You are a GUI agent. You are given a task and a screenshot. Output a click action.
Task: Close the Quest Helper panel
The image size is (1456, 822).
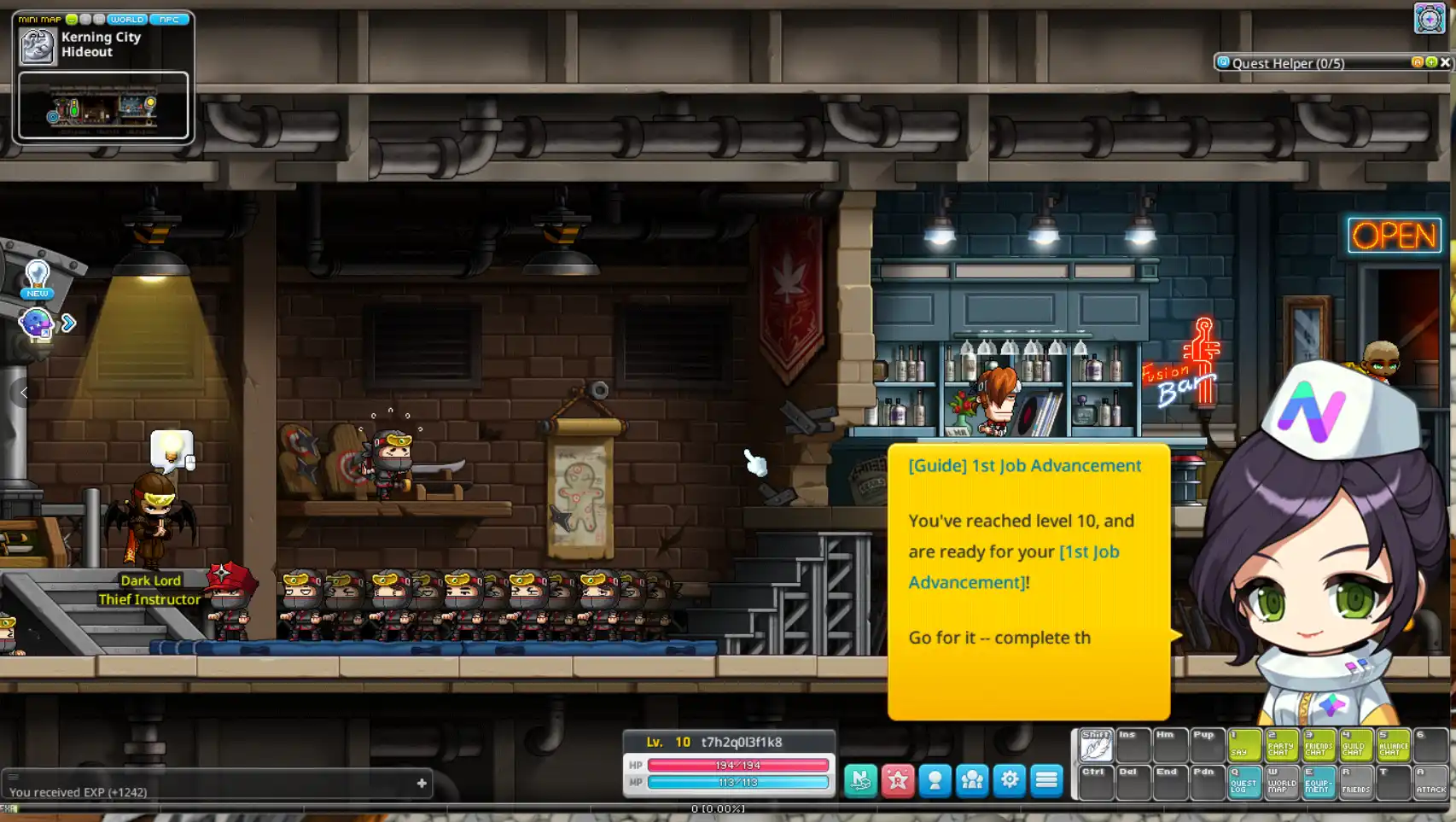1445,62
